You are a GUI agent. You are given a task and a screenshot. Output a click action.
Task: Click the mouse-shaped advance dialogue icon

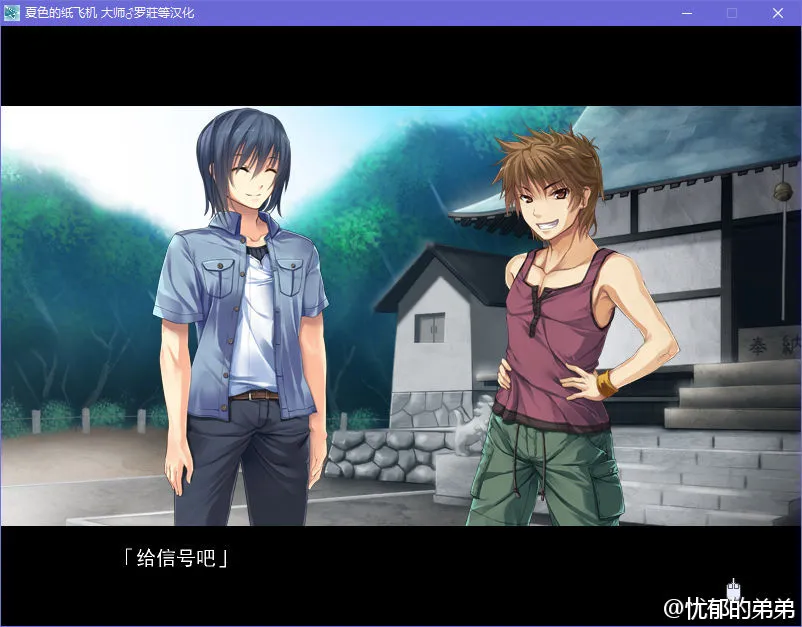[733, 590]
